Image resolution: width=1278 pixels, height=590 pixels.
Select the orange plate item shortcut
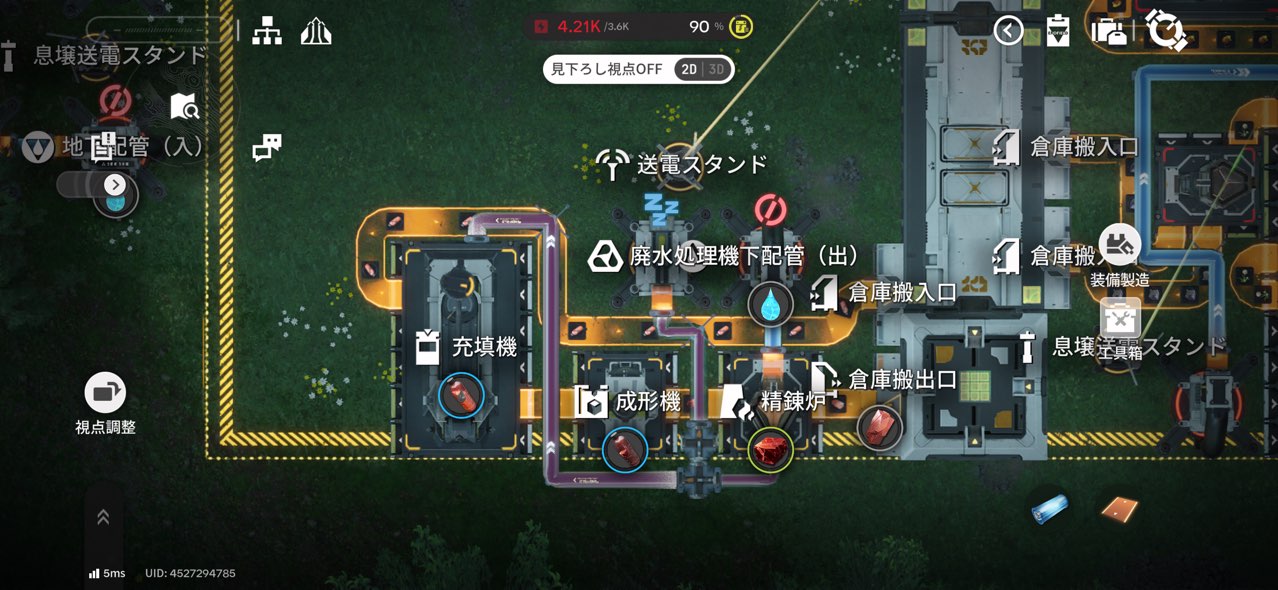[1120, 510]
